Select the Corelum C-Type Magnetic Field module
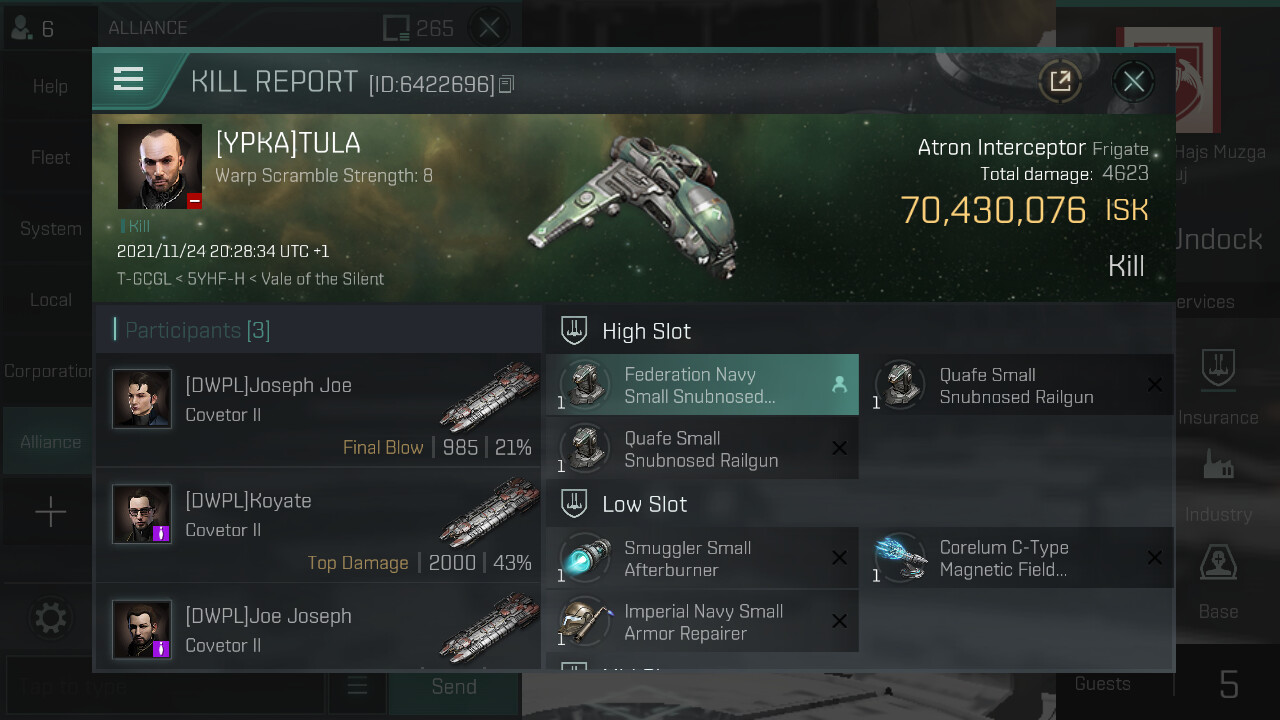The height and width of the screenshot is (720, 1280). (x=1017, y=558)
